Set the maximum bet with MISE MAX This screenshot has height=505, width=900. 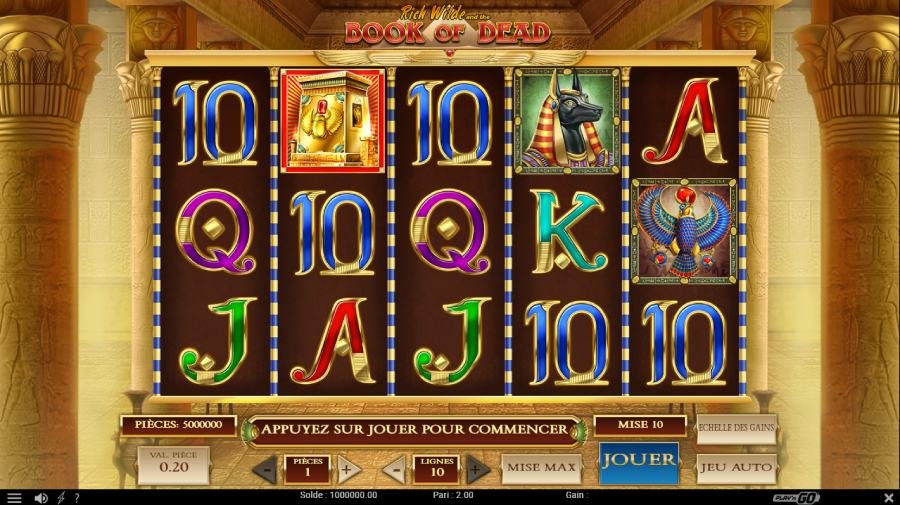[x=541, y=467]
